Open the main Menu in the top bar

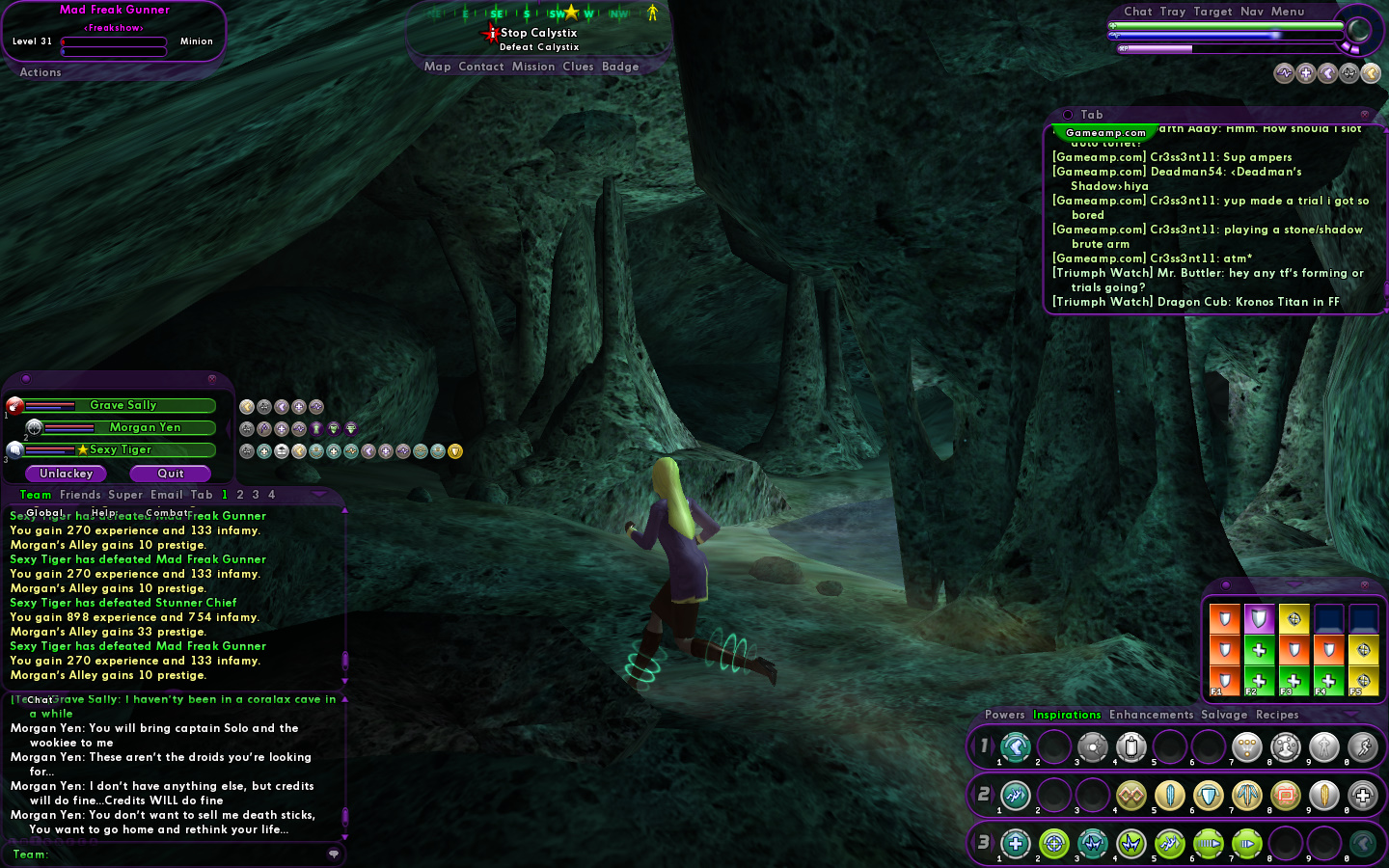point(1288,12)
